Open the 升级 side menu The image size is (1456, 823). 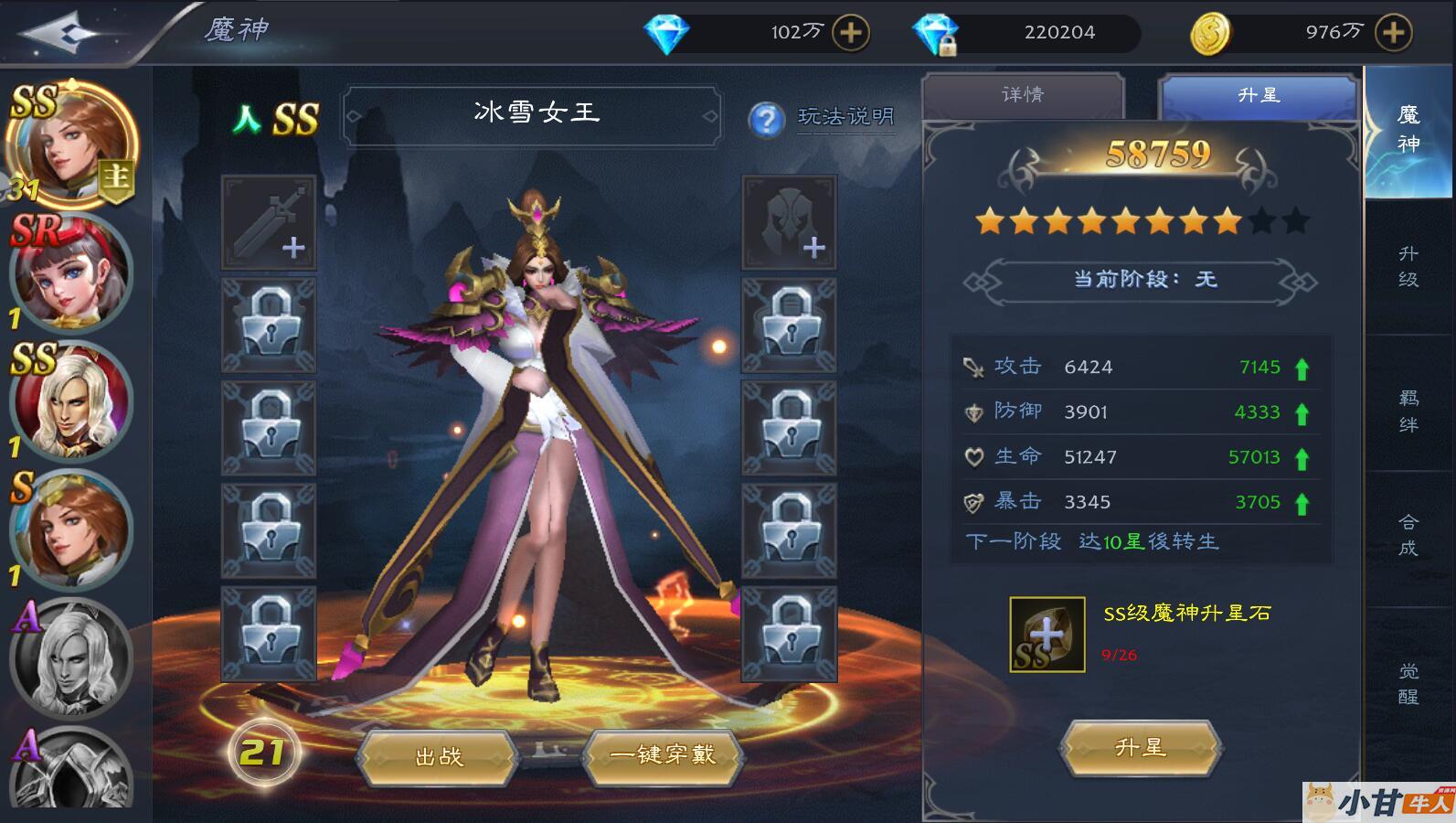click(1408, 266)
